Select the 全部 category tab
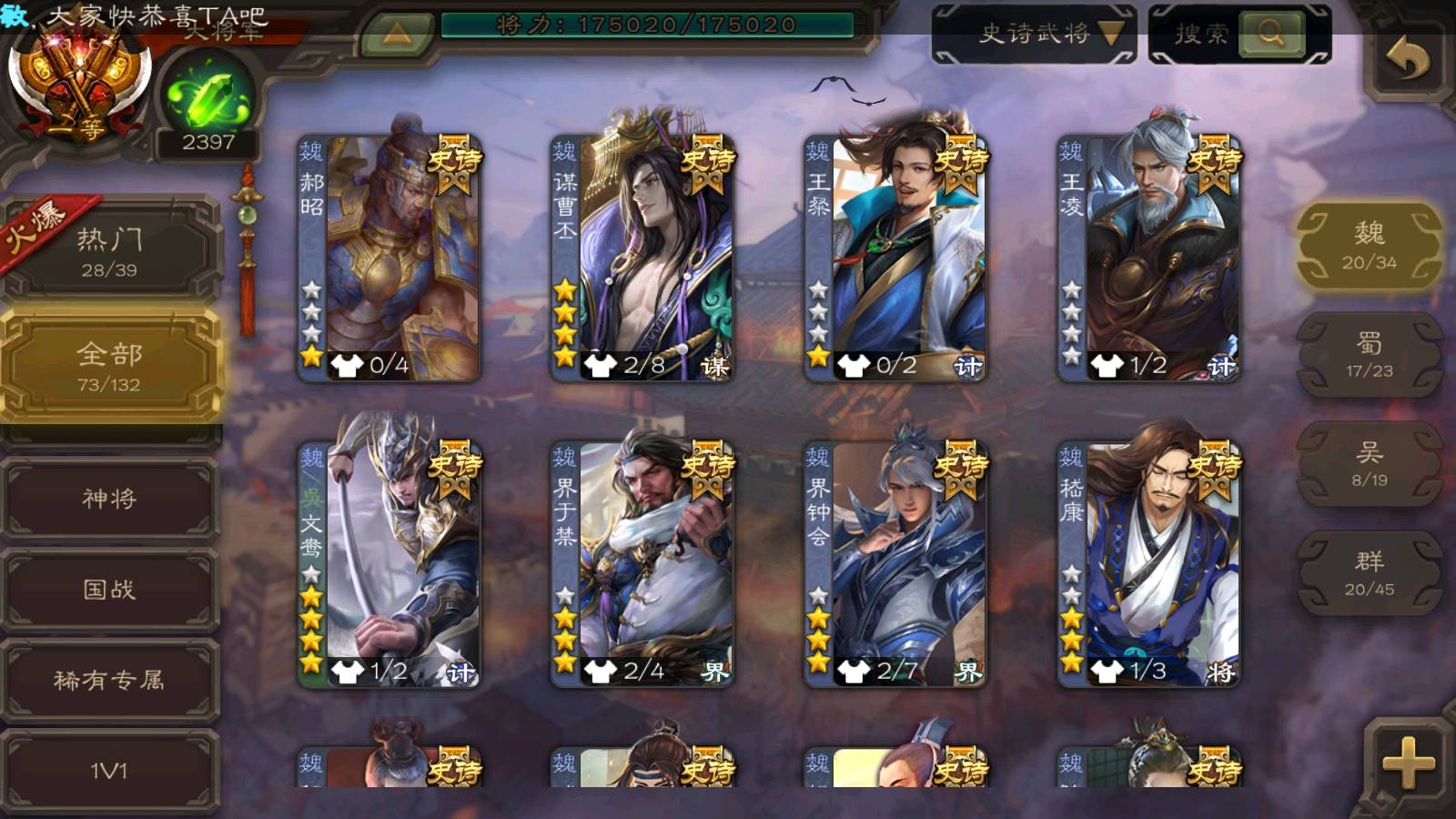Viewport: 1456px width, 819px height. tap(109, 366)
